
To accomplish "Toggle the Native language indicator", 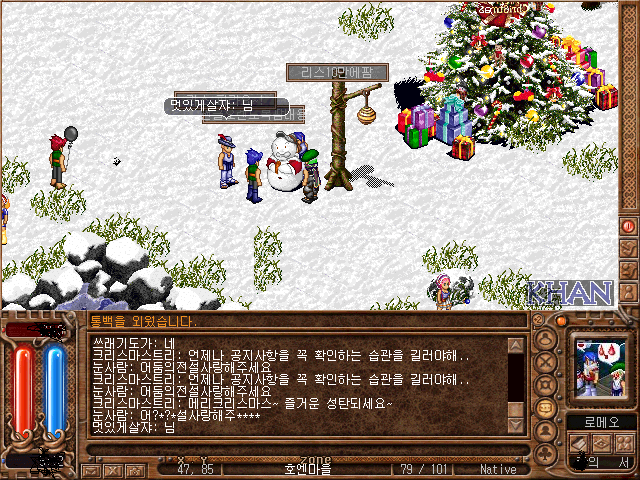I will tap(498, 469).
